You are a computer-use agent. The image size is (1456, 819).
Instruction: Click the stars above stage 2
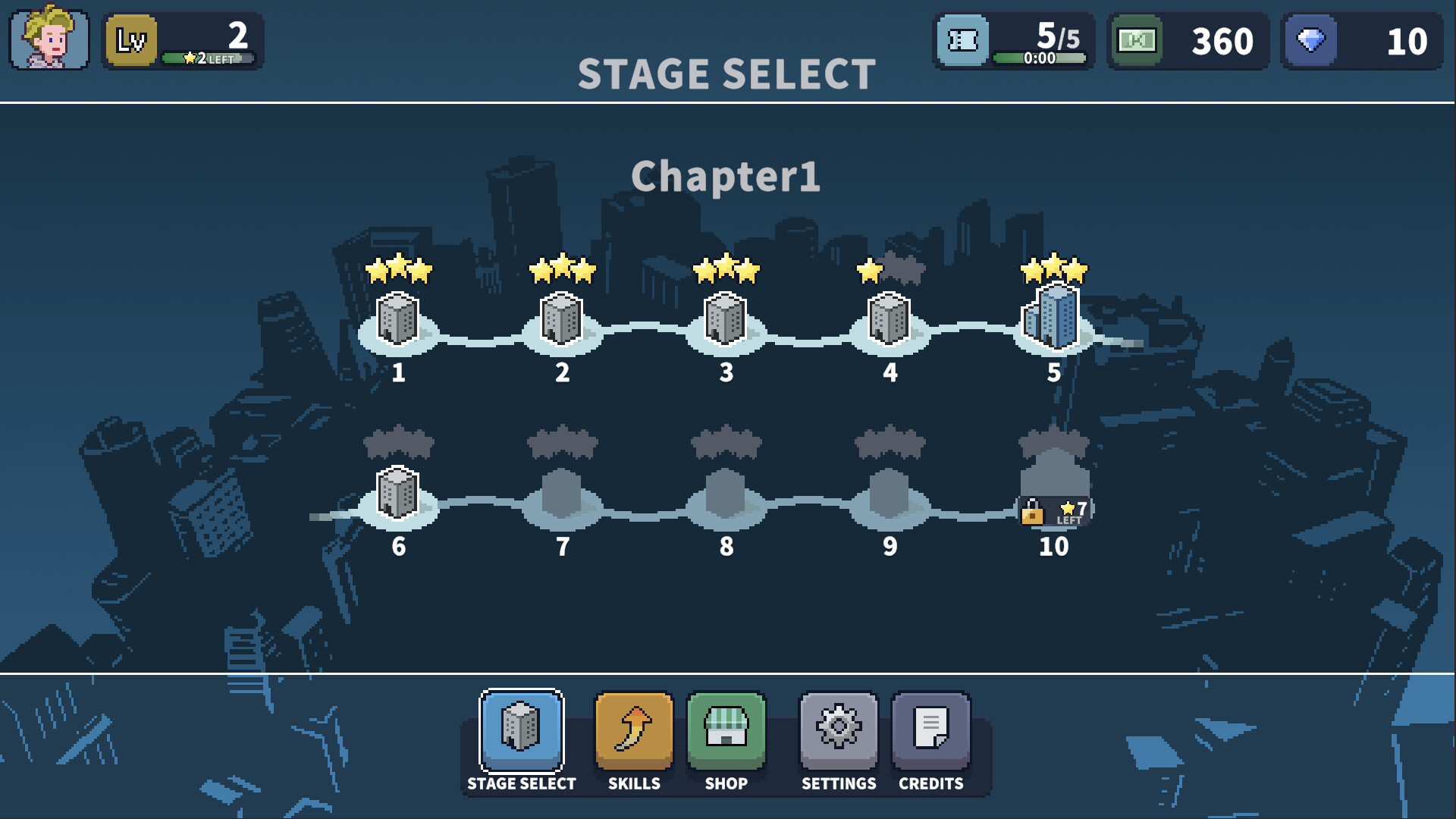(x=561, y=269)
